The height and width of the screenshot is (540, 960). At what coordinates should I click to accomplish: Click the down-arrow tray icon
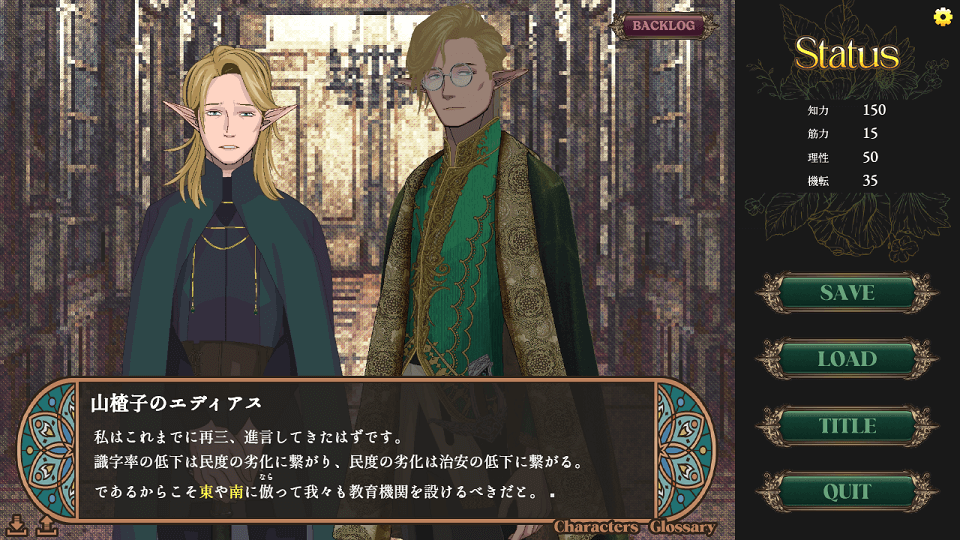[17, 525]
